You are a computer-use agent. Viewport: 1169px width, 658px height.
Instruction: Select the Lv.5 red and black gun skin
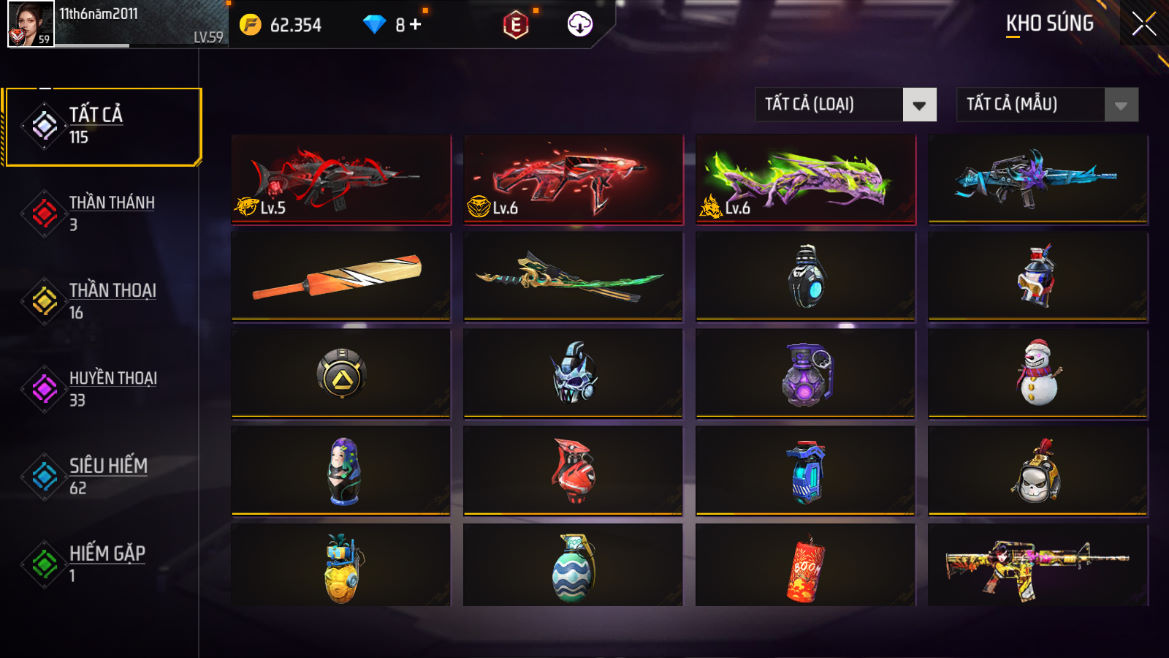tap(341, 179)
